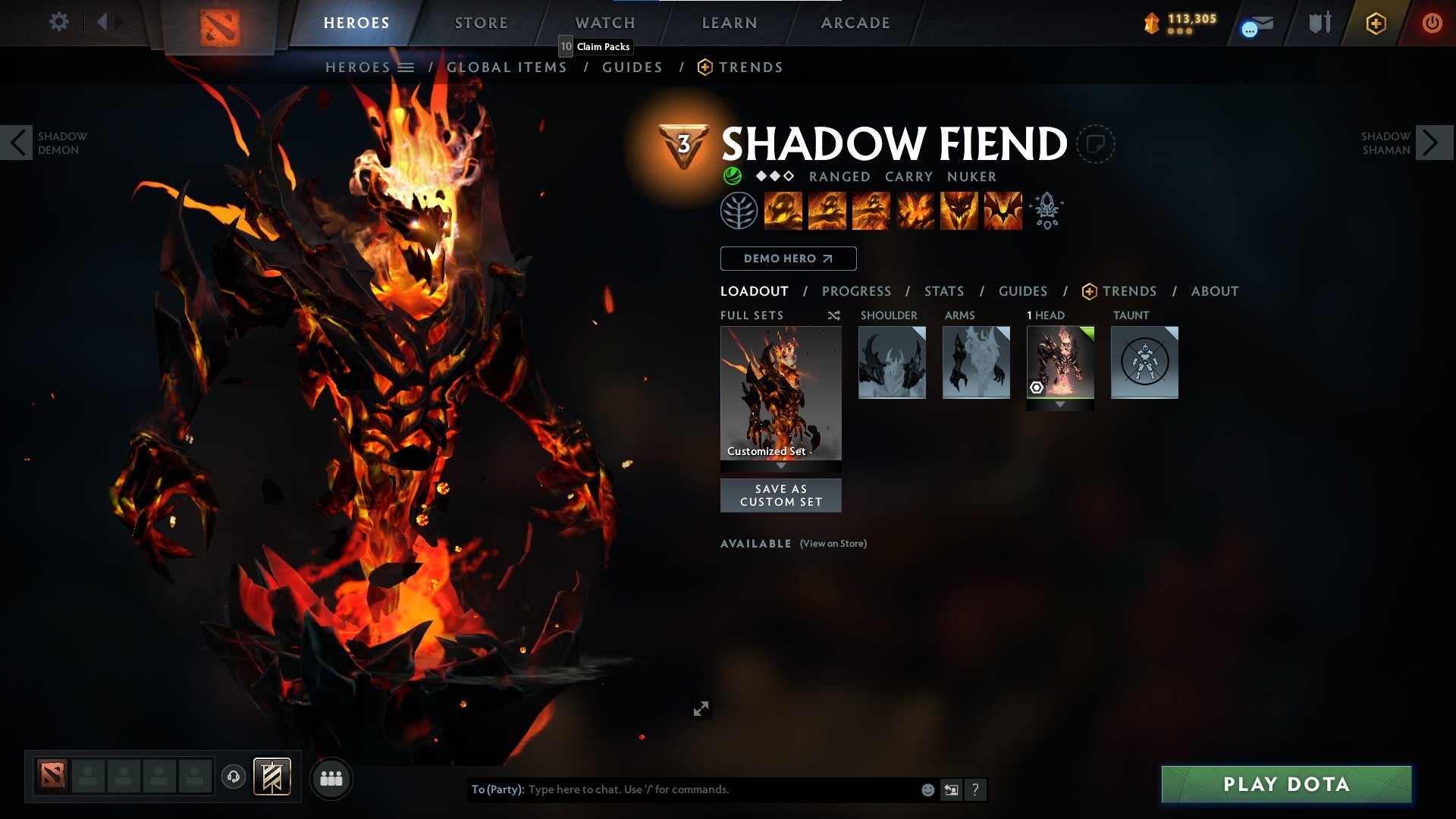Click the guild banner icon near party slots
1456x819 pixels.
click(x=273, y=777)
